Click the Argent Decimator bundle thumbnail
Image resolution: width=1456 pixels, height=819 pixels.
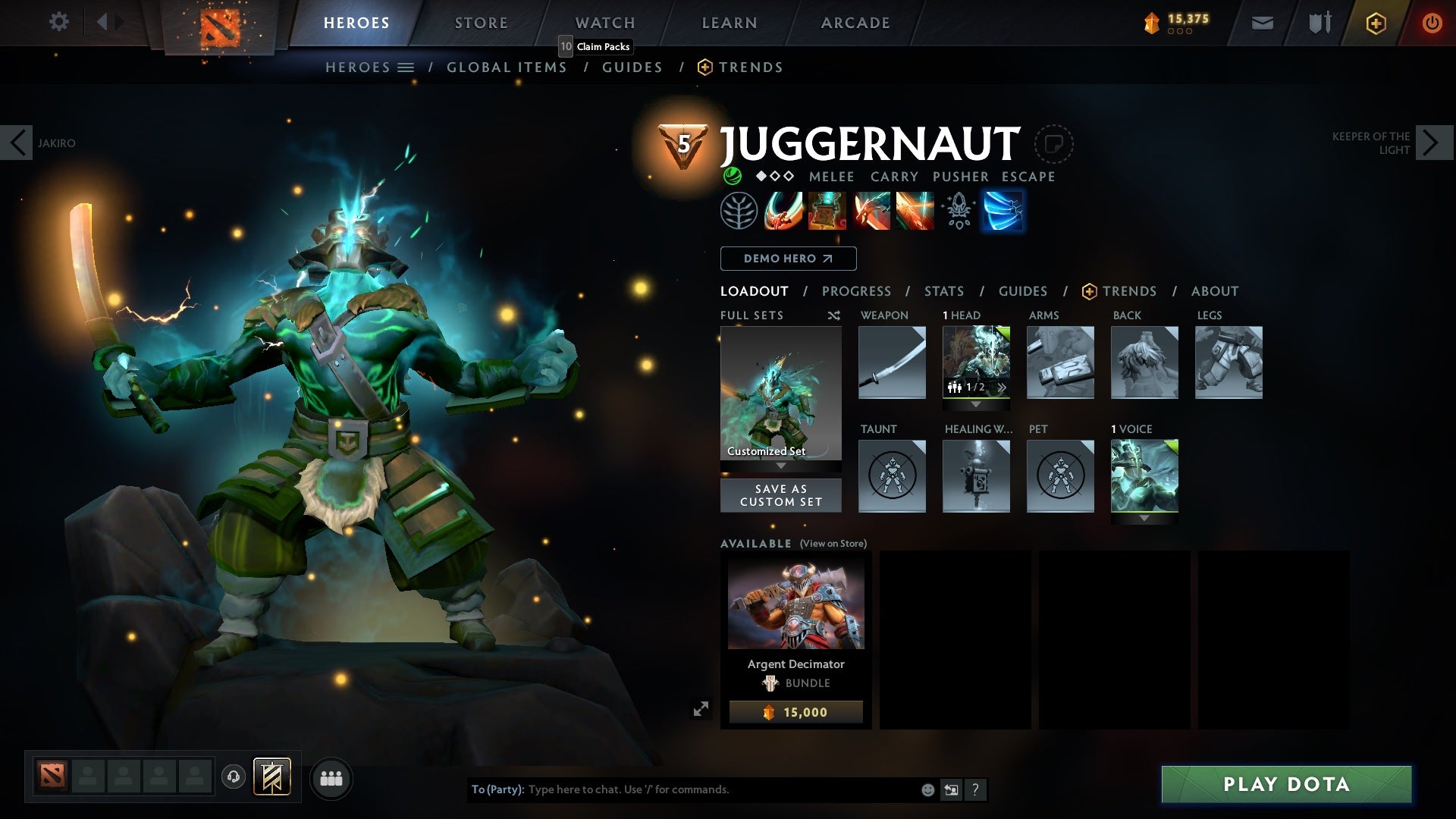coord(795,603)
